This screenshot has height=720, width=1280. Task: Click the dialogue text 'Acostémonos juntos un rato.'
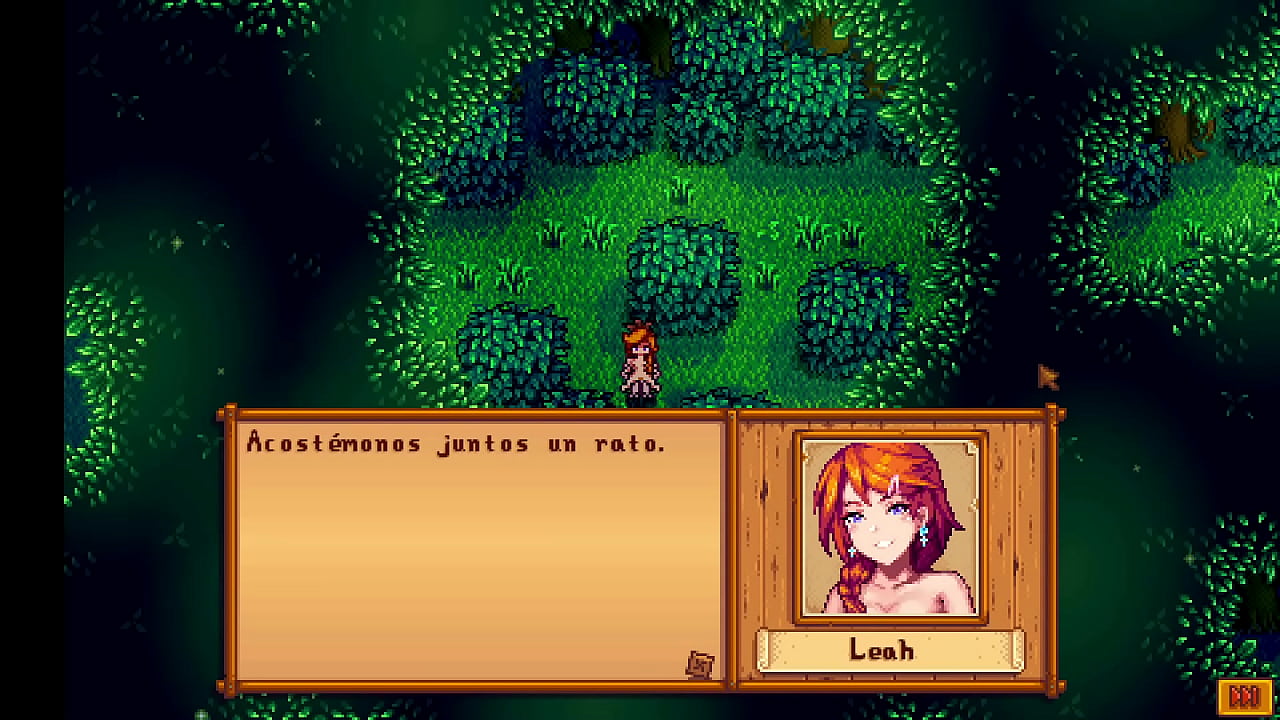point(455,443)
